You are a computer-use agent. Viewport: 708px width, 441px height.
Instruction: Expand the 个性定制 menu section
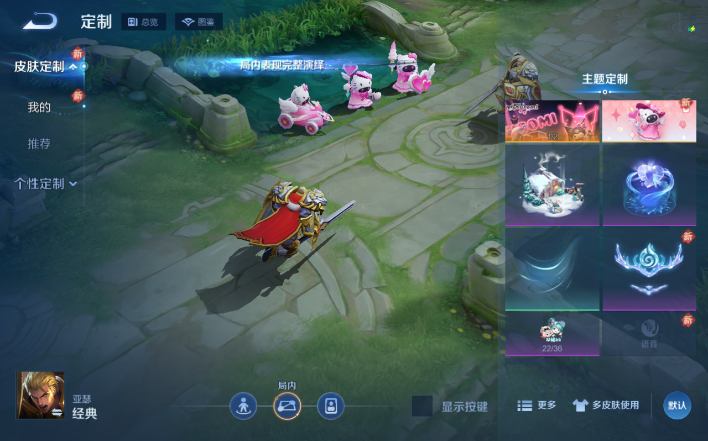pos(46,184)
